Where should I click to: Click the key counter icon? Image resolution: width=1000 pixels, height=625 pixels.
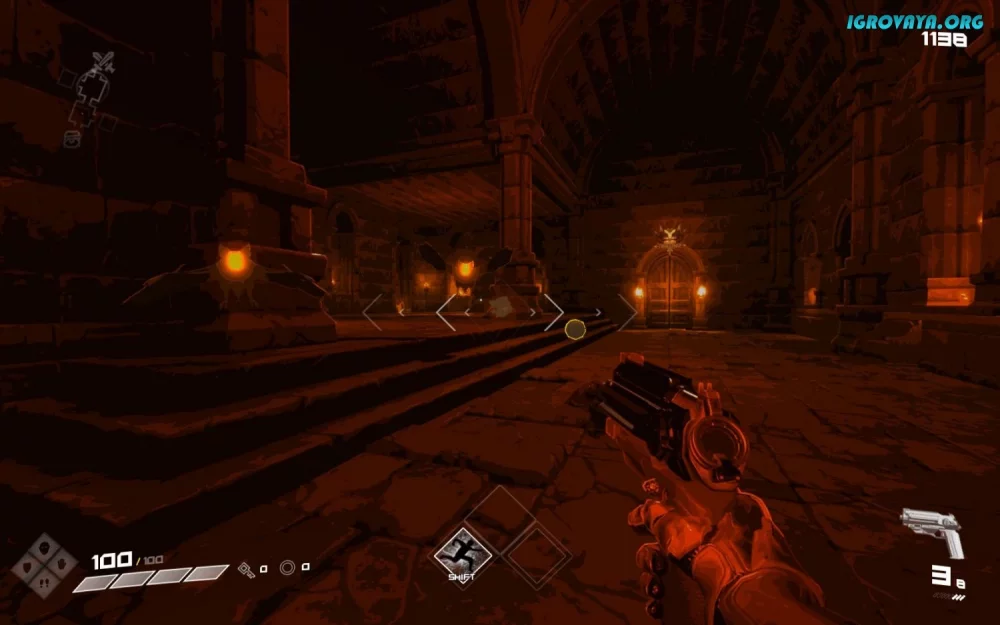[246, 569]
